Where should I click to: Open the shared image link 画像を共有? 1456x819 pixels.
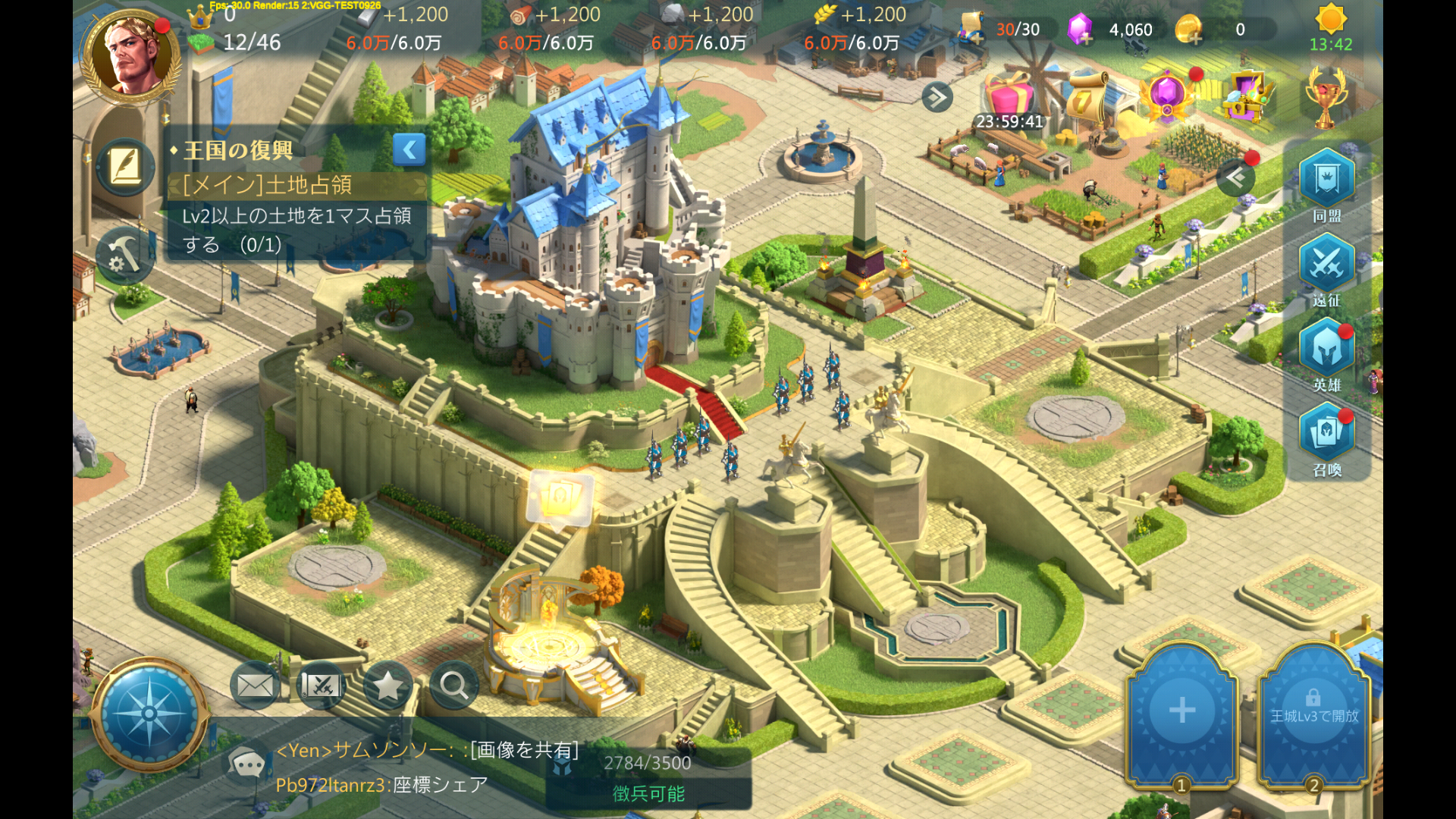coord(523,751)
